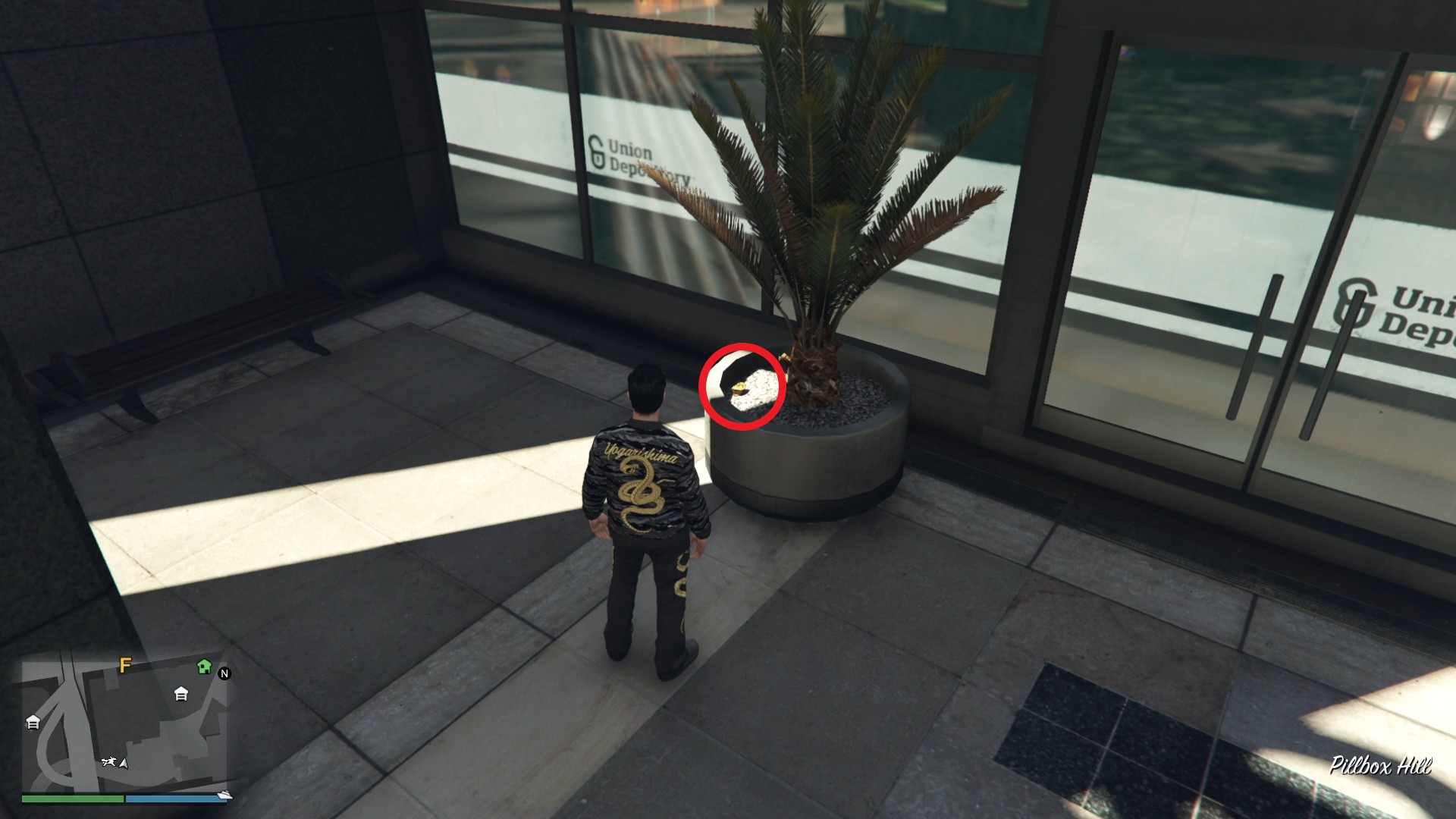Click the player arrow blip on minimap

(124, 764)
